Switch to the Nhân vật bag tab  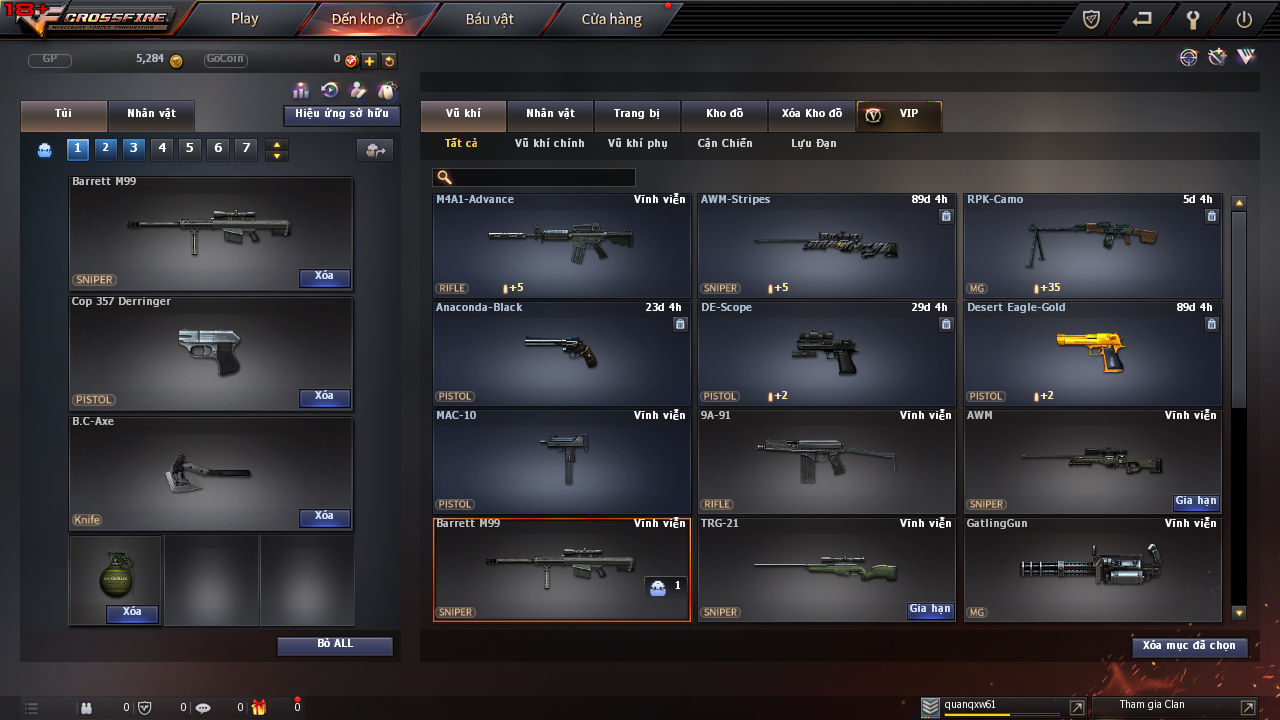pos(150,114)
